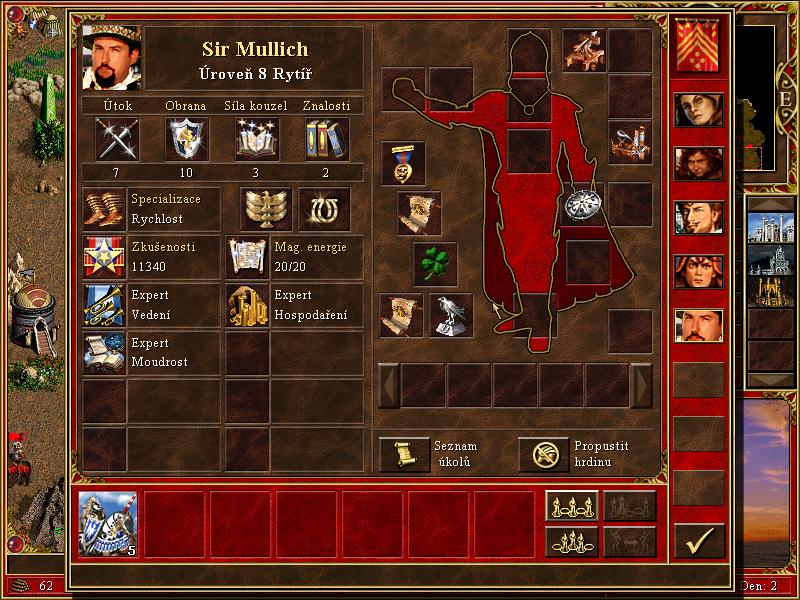The image size is (800, 600).
Task: Show Expert Vedení leadership skill
Action: pos(103,305)
